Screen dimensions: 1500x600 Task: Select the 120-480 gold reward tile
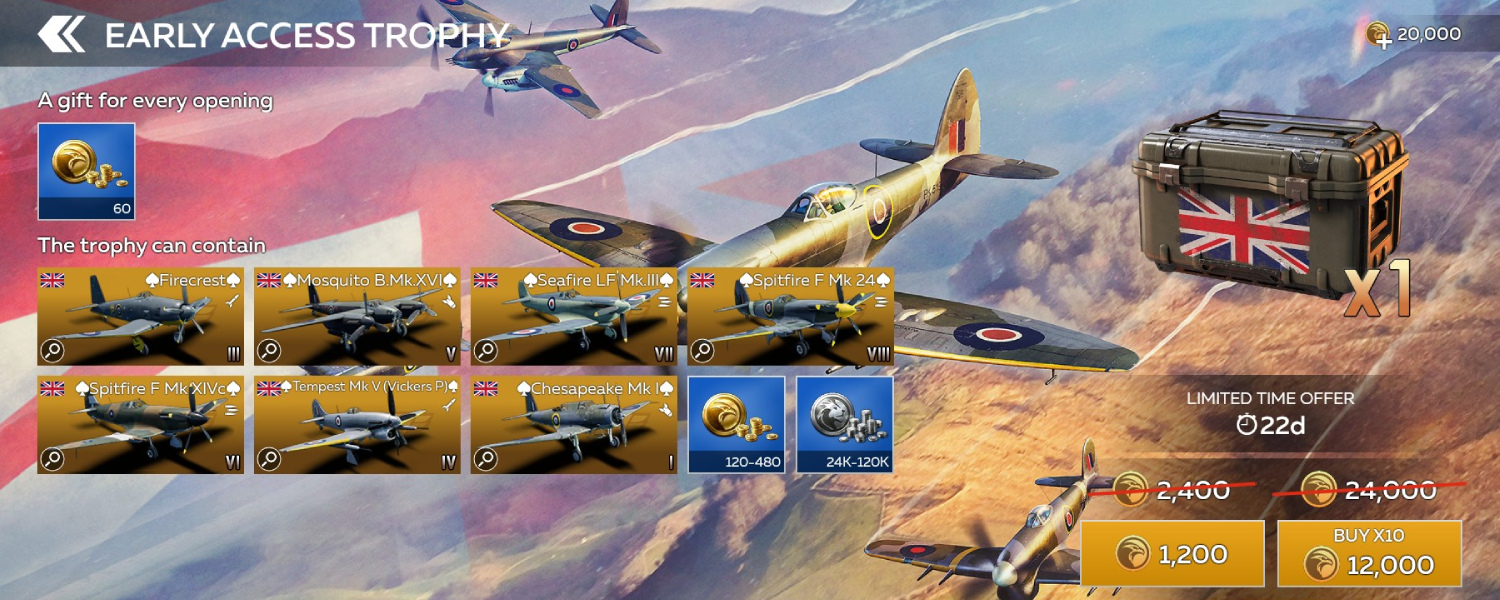(x=736, y=424)
